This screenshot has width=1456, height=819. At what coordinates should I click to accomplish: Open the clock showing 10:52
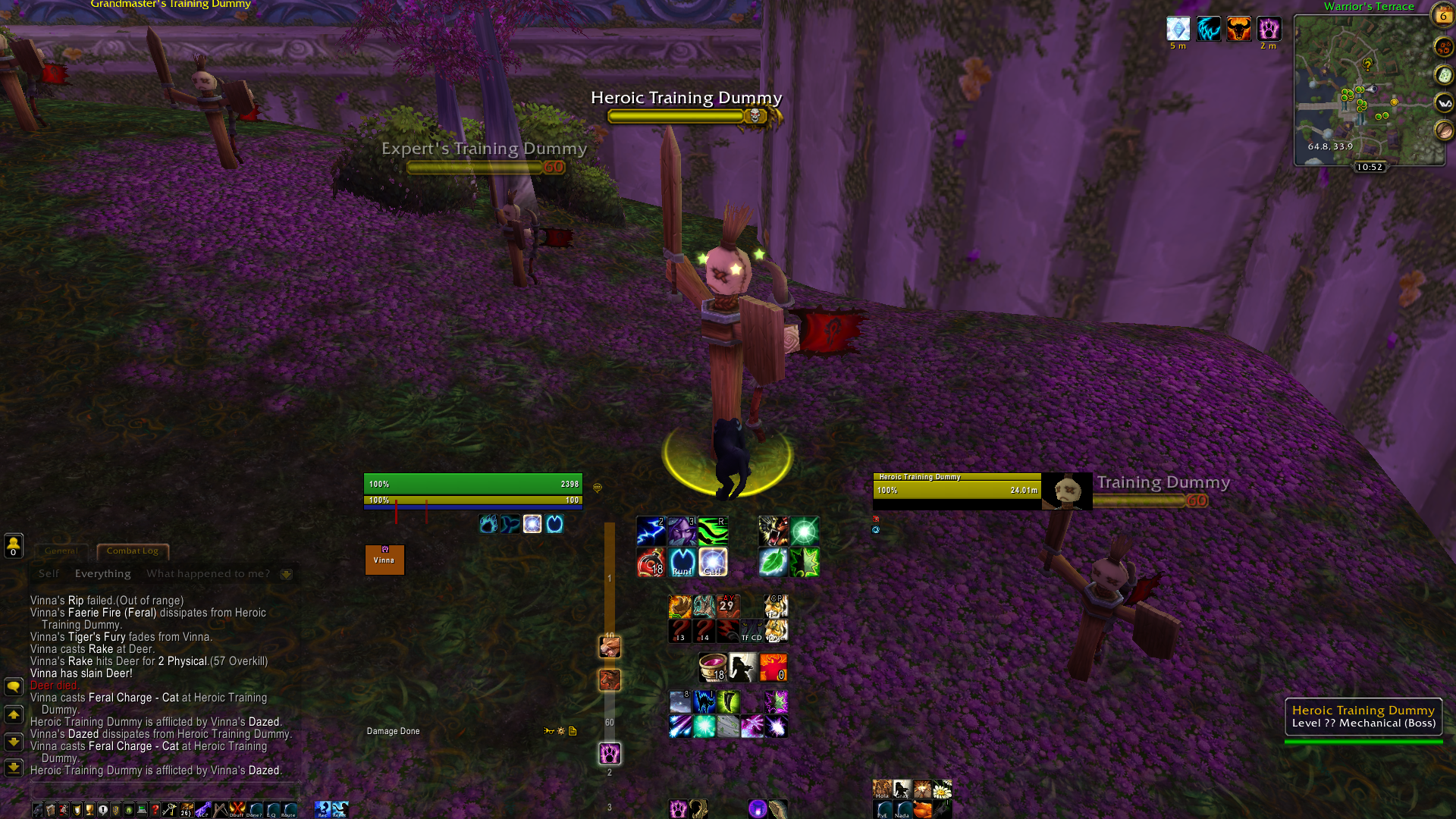(1370, 167)
